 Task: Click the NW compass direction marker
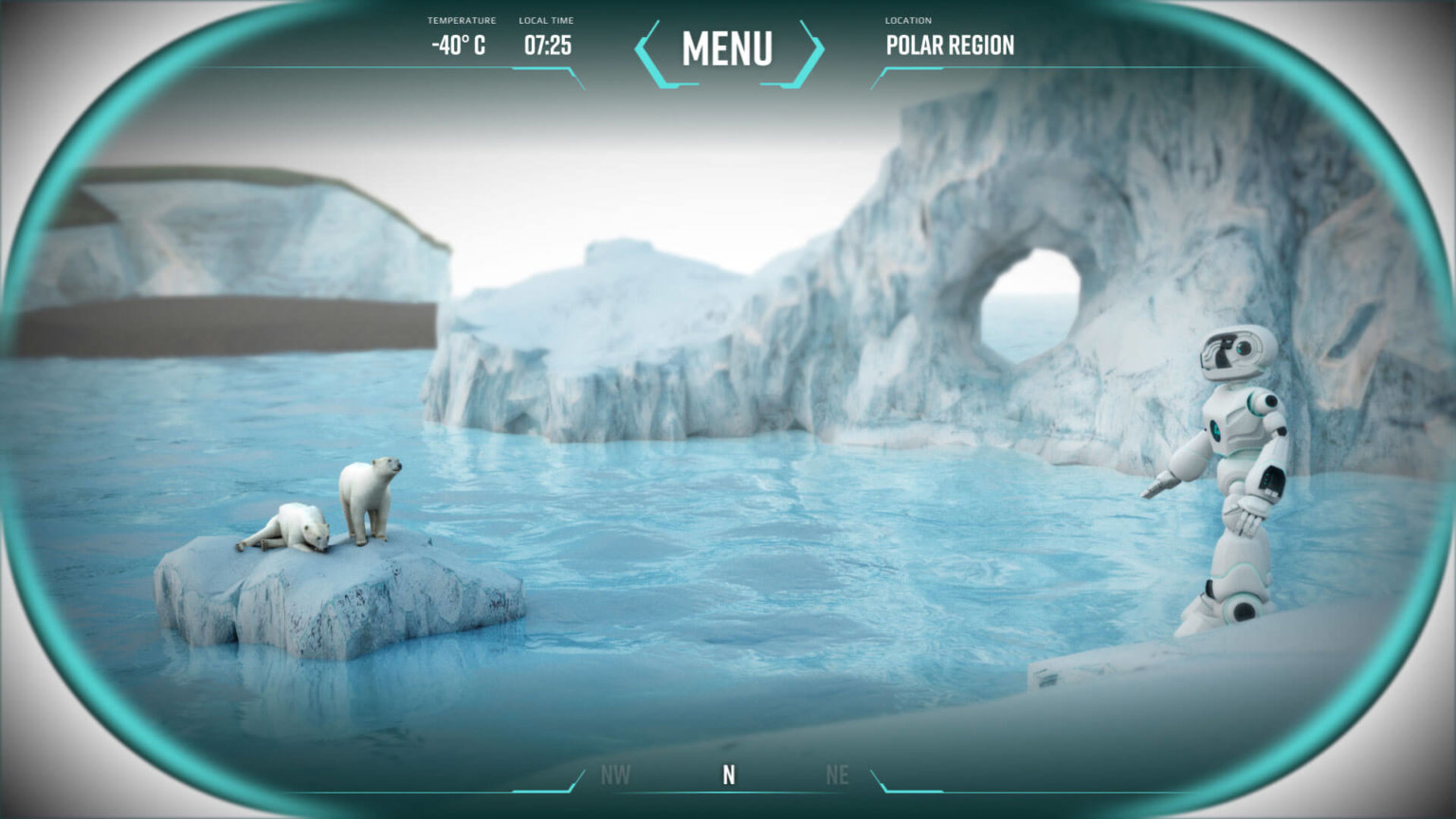coord(615,774)
